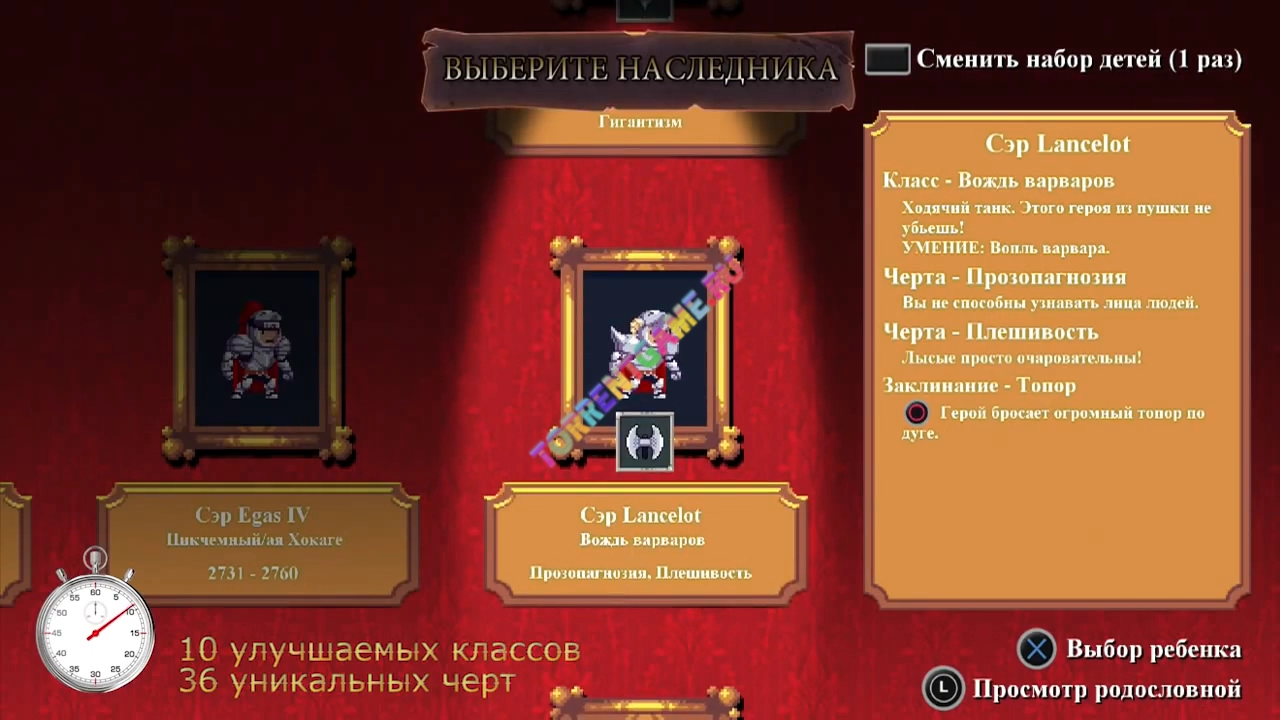Open the ВЫБЕРИТЕ НАСЛЕДНИКА header banner
Image resolution: width=1280 pixels, height=720 pixels.
coord(640,70)
